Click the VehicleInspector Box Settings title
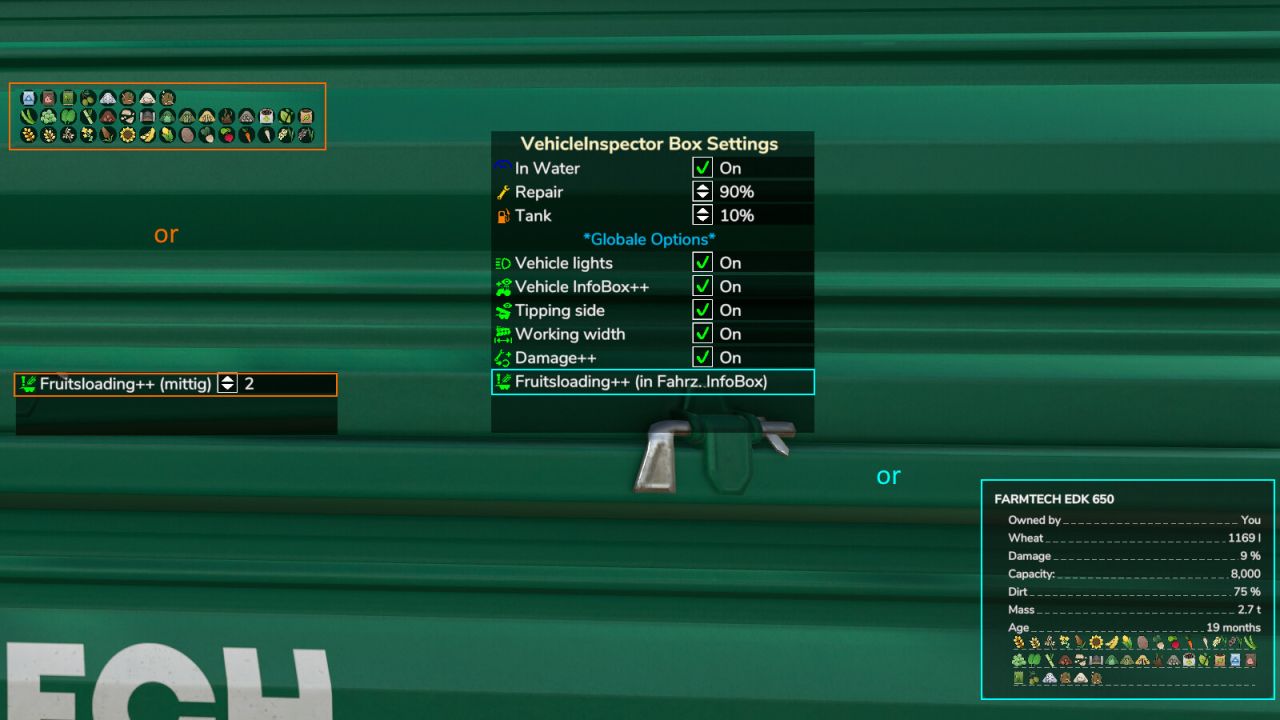 coord(652,144)
